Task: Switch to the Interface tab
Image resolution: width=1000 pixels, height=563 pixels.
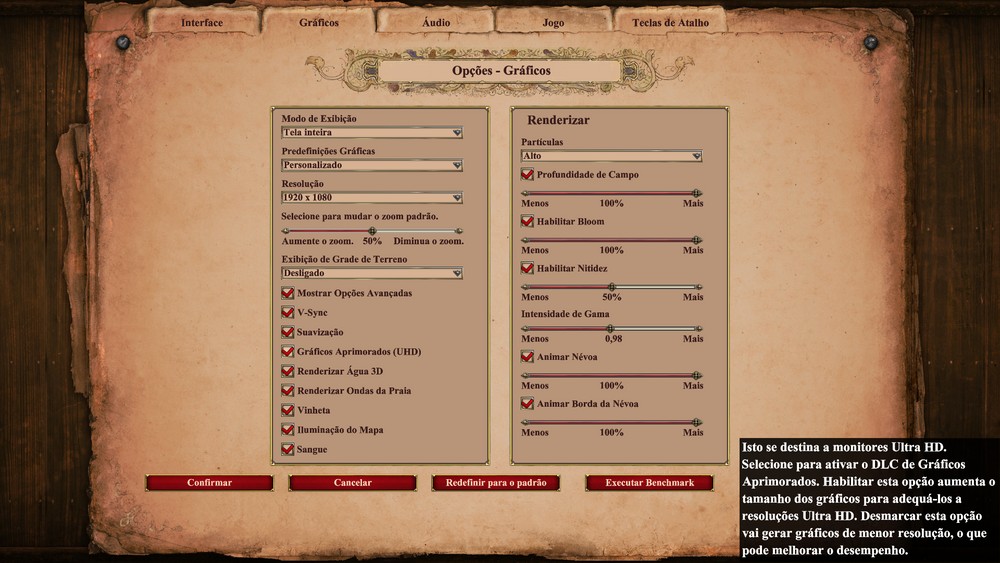Action: click(203, 22)
